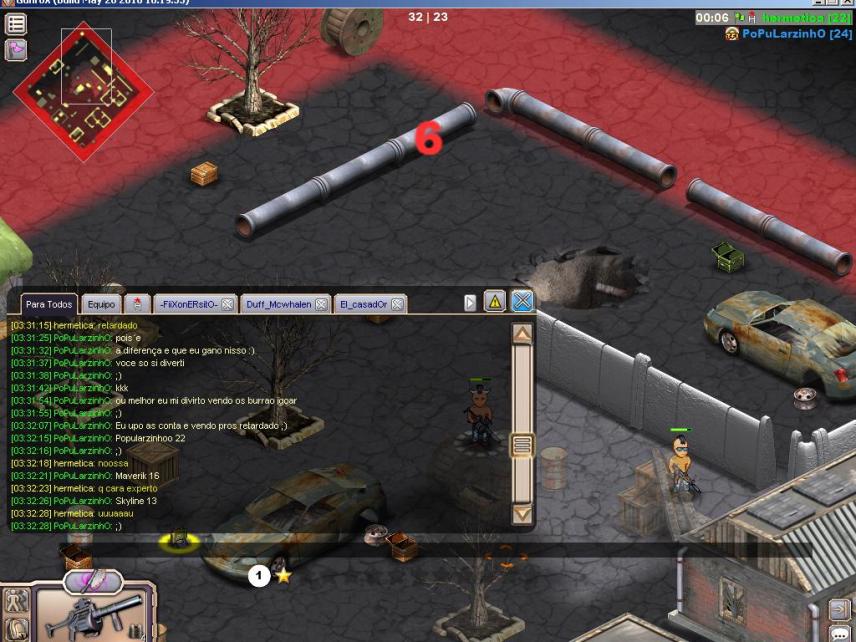Screen dimensions: 856x642
Task: Click the chat scrollbar up arrow
Action: pos(522,335)
